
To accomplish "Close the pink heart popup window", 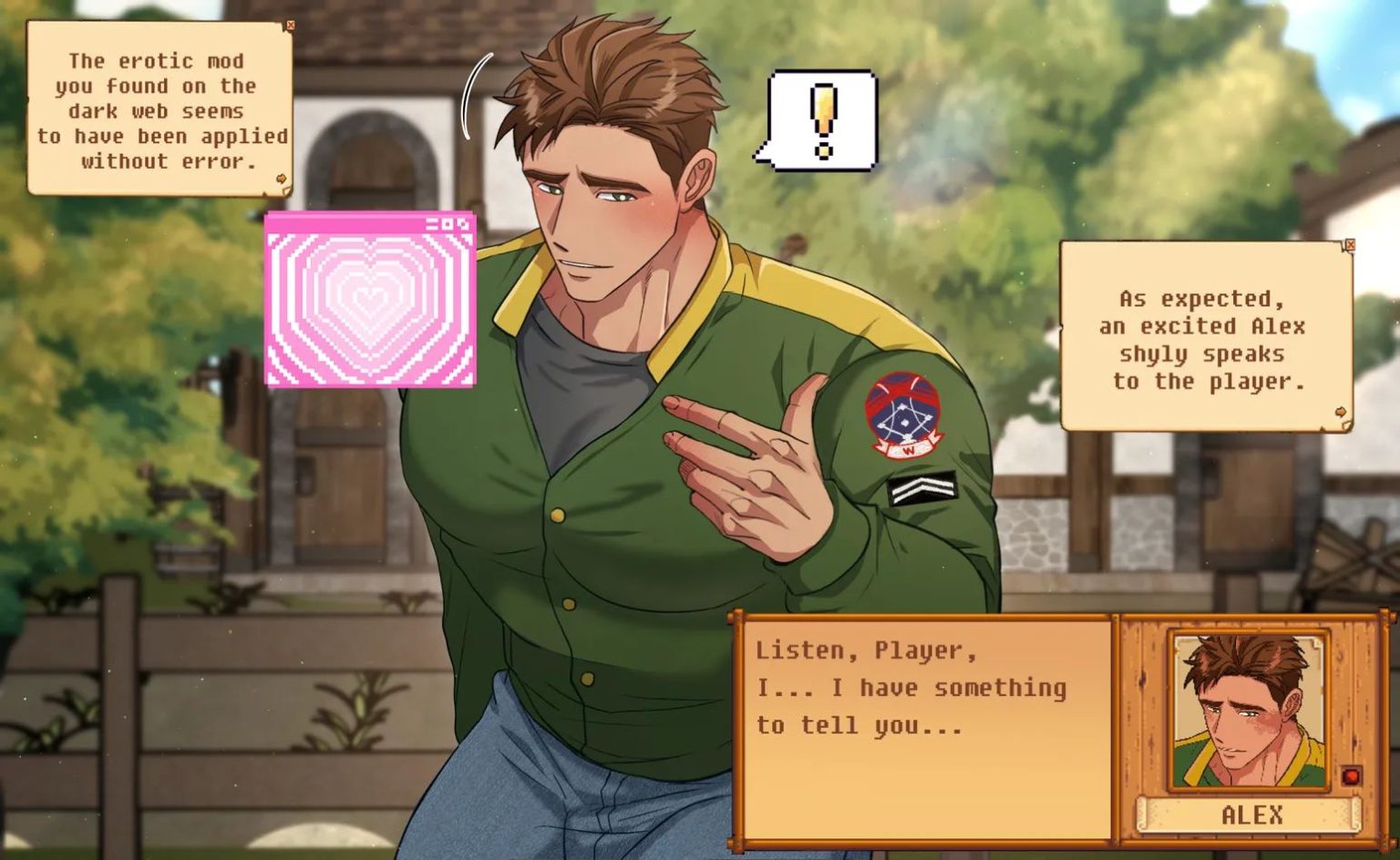I will [464, 223].
